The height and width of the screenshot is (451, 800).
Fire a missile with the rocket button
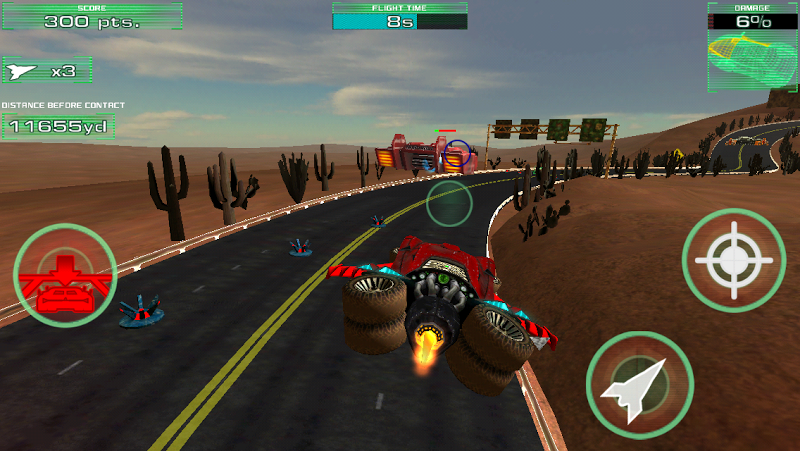pyautogui.click(x=639, y=384)
